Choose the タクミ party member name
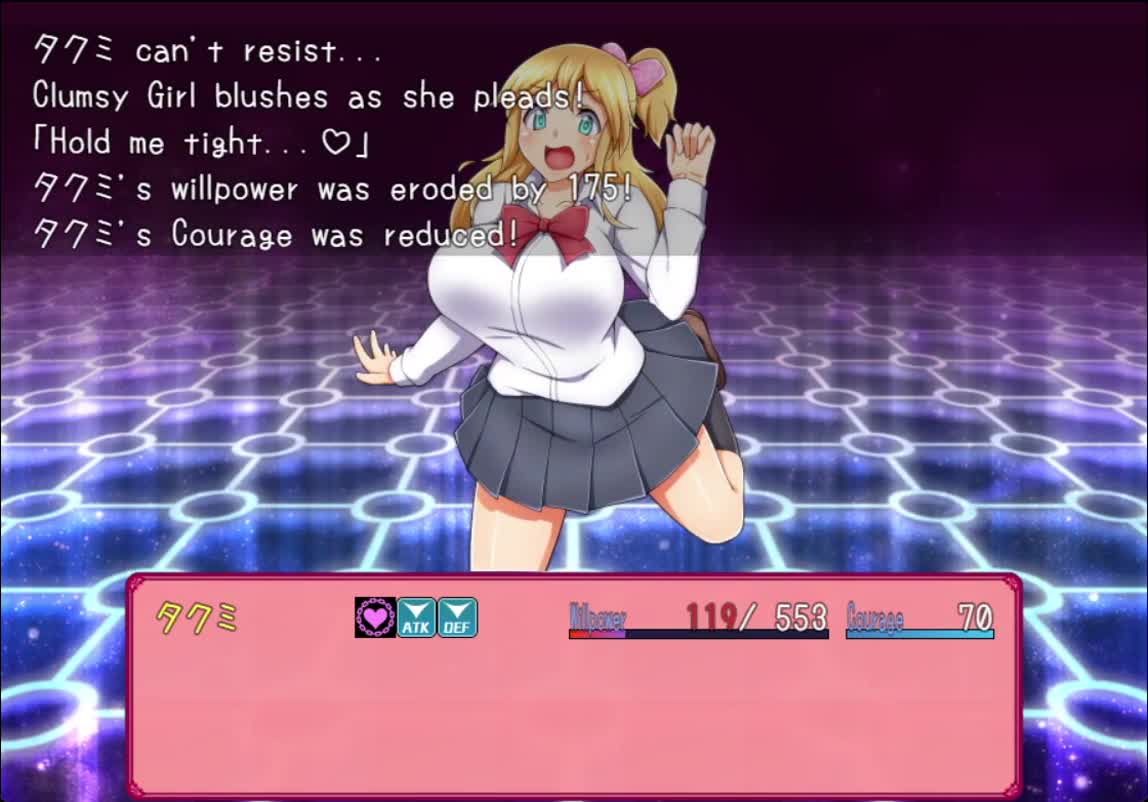The image size is (1148, 802). tap(197, 619)
